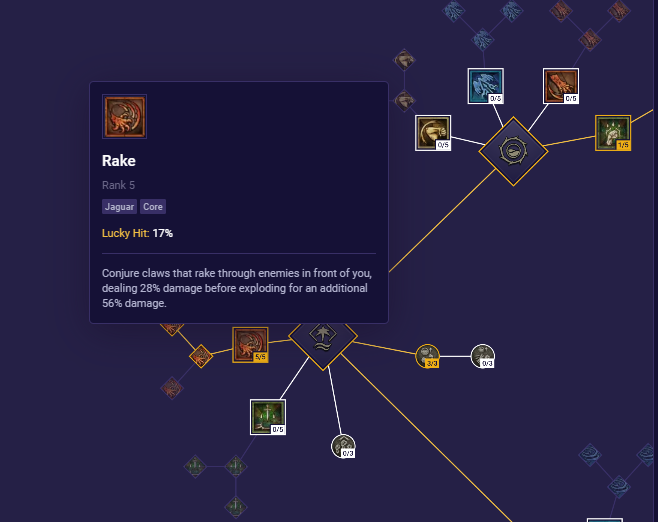Select the small orange Rake upgrade diamond
Image resolution: width=658 pixels, height=522 pixels.
[x=201, y=355]
